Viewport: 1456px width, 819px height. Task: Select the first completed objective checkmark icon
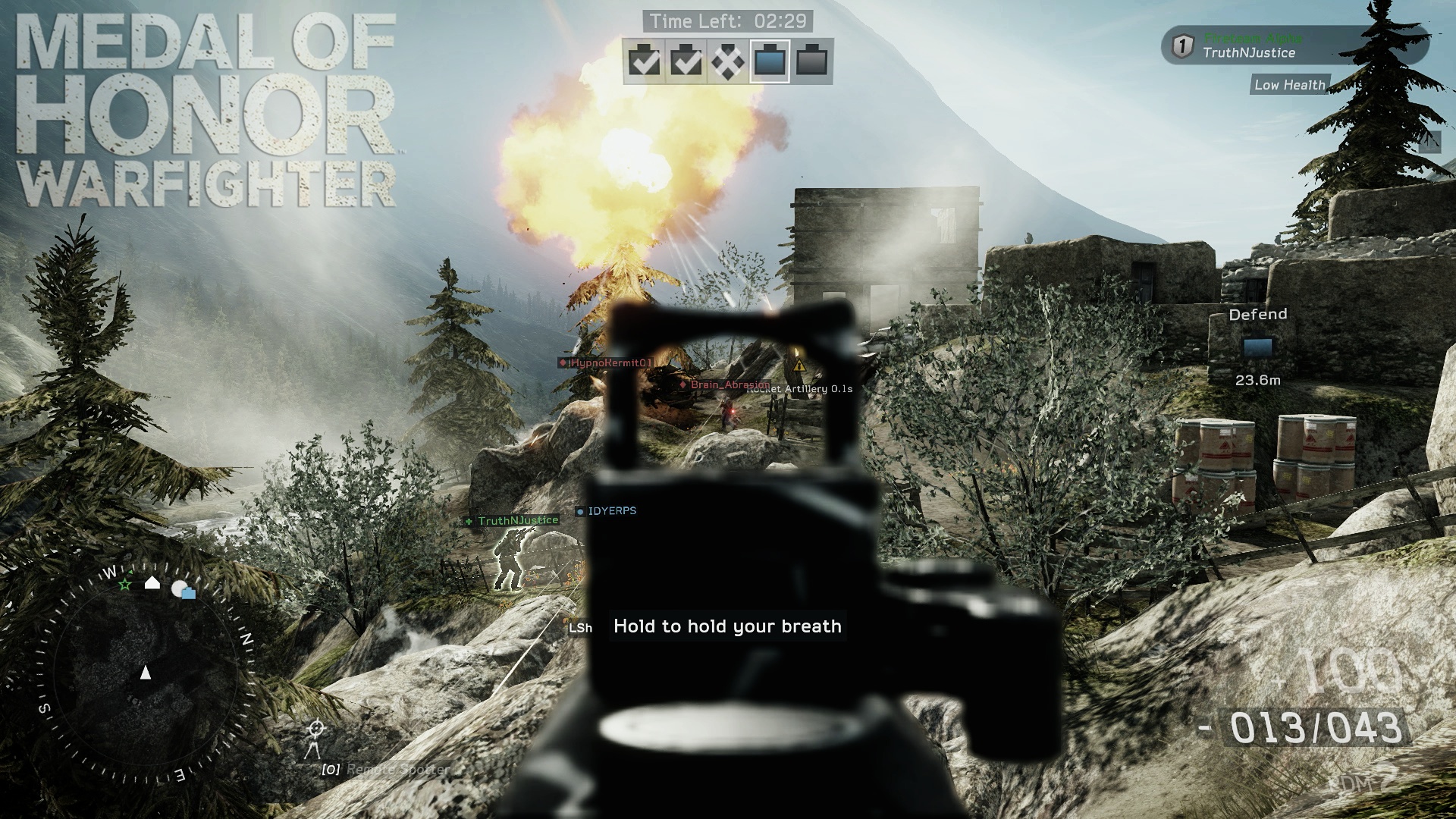coord(645,62)
